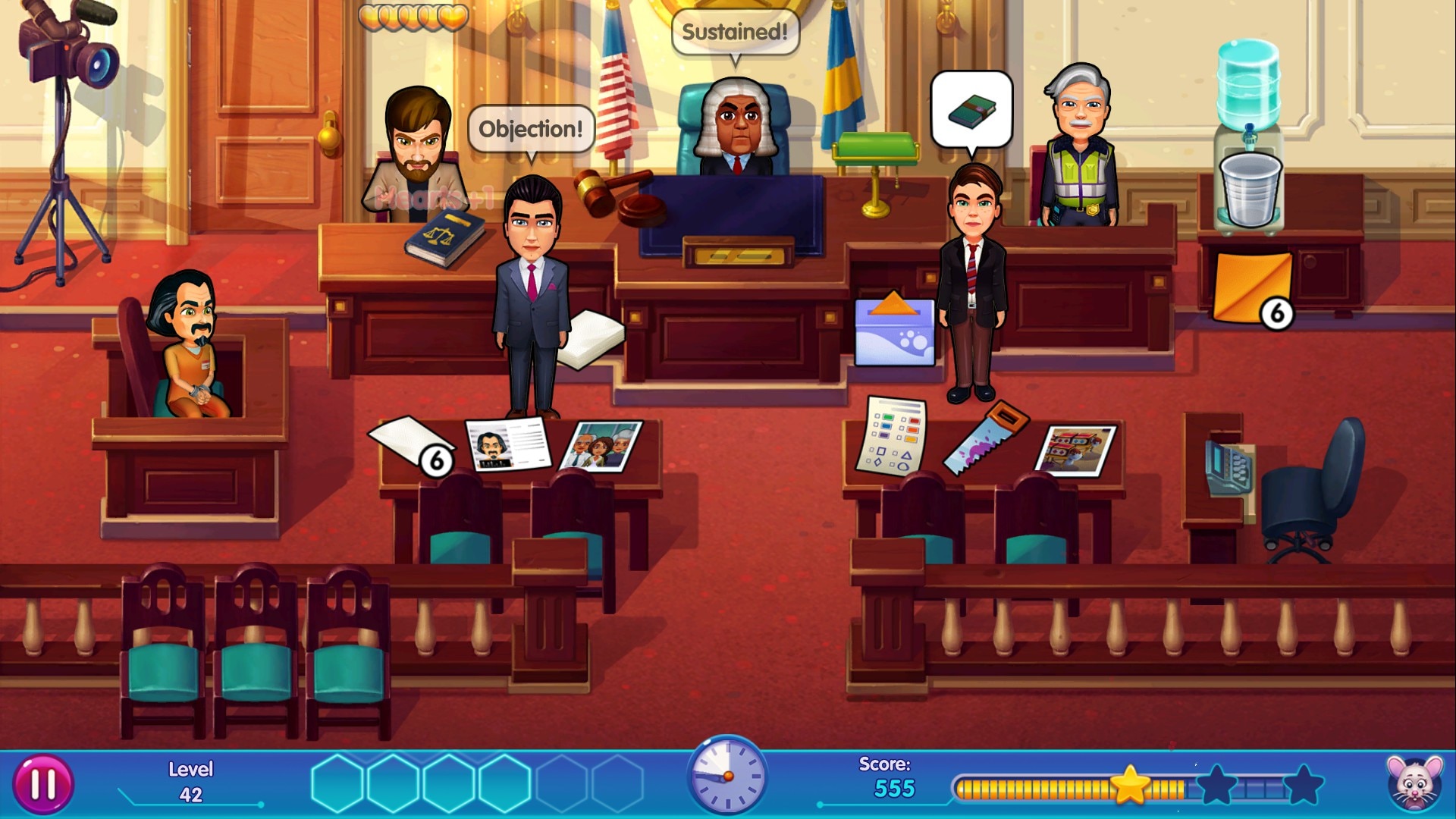
Task: Take the colored checklist sheet
Action: (893, 435)
